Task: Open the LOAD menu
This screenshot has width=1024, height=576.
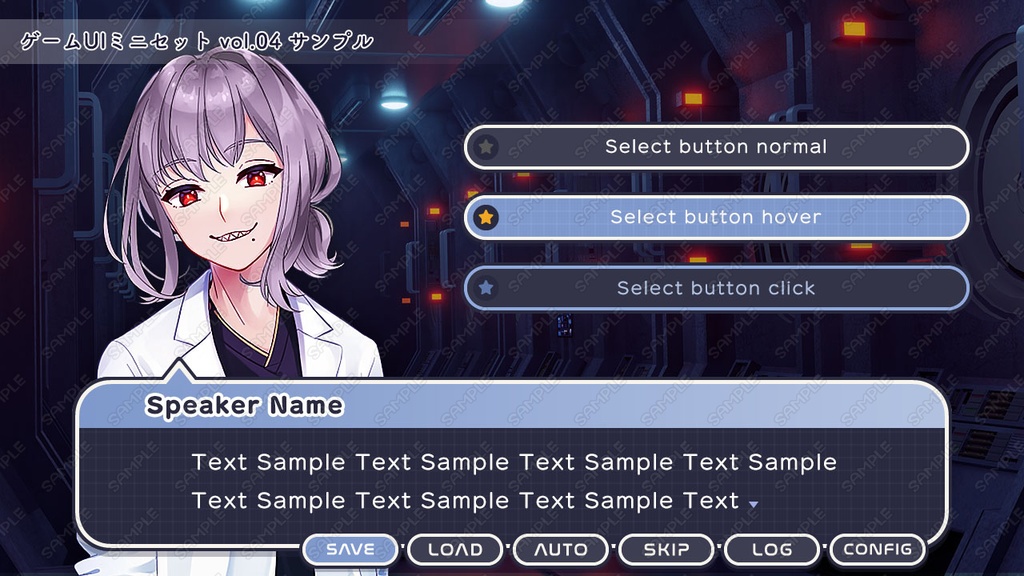Action: pos(455,549)
